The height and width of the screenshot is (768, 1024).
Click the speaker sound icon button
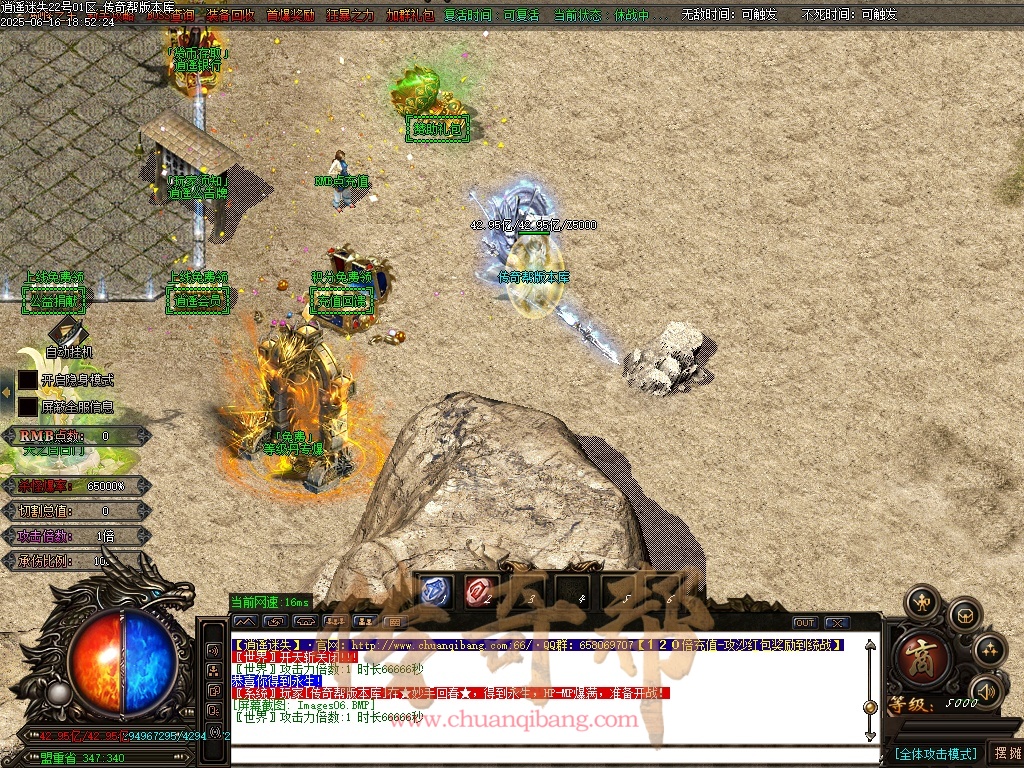point(987,690)
